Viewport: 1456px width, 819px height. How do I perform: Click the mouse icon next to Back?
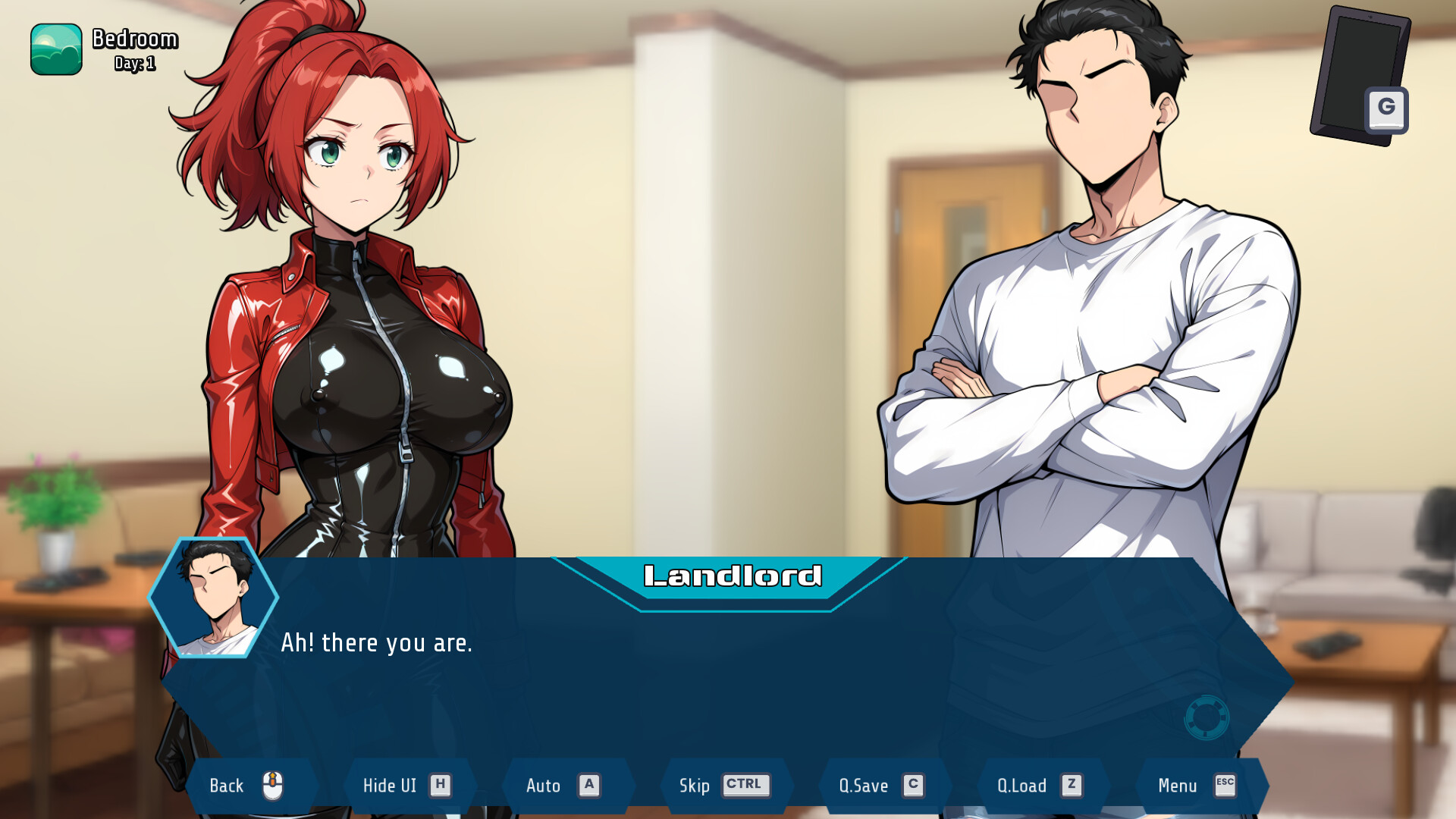[x=273, y=785]
